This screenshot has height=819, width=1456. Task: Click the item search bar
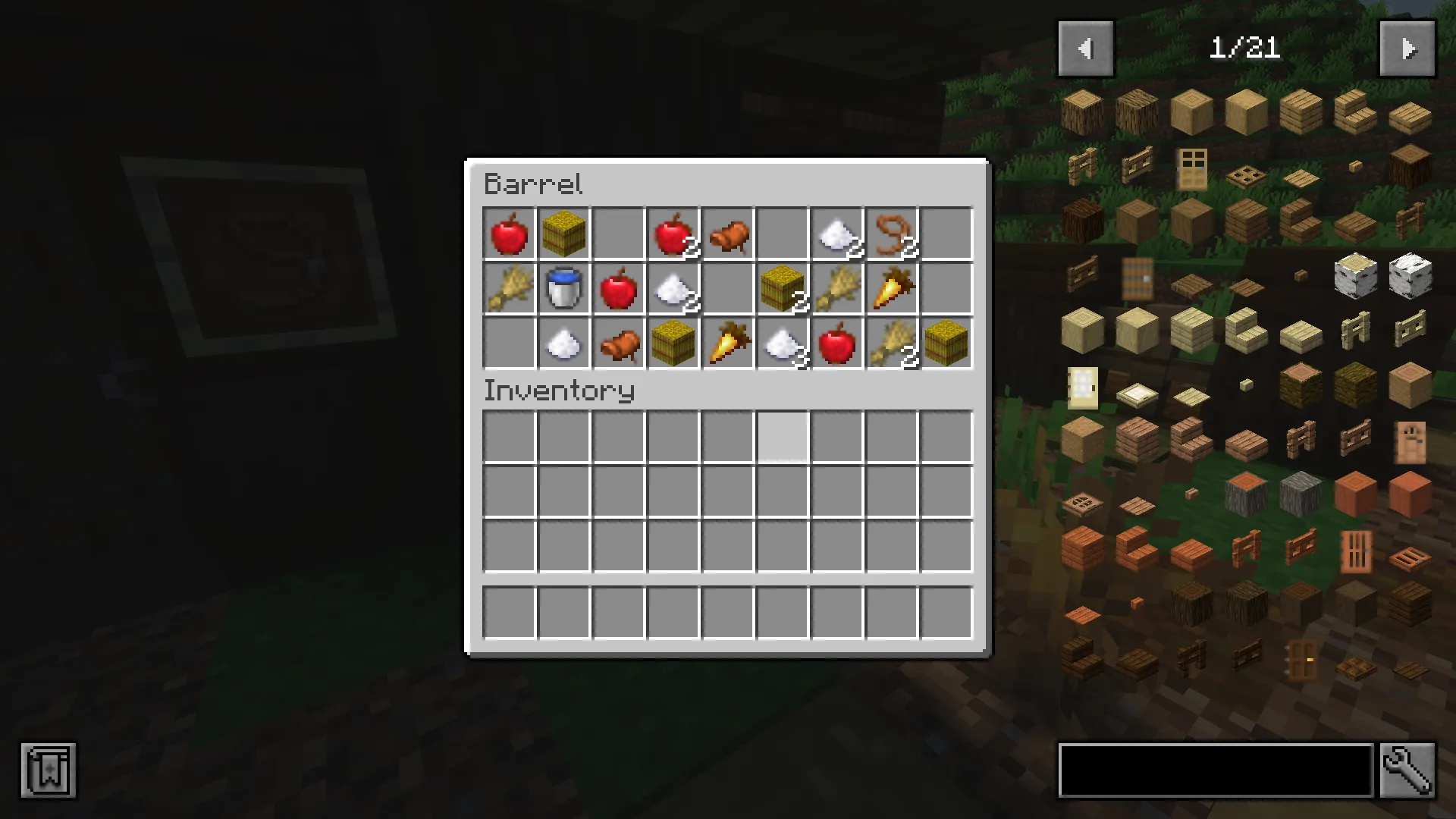pos(1213,770)
